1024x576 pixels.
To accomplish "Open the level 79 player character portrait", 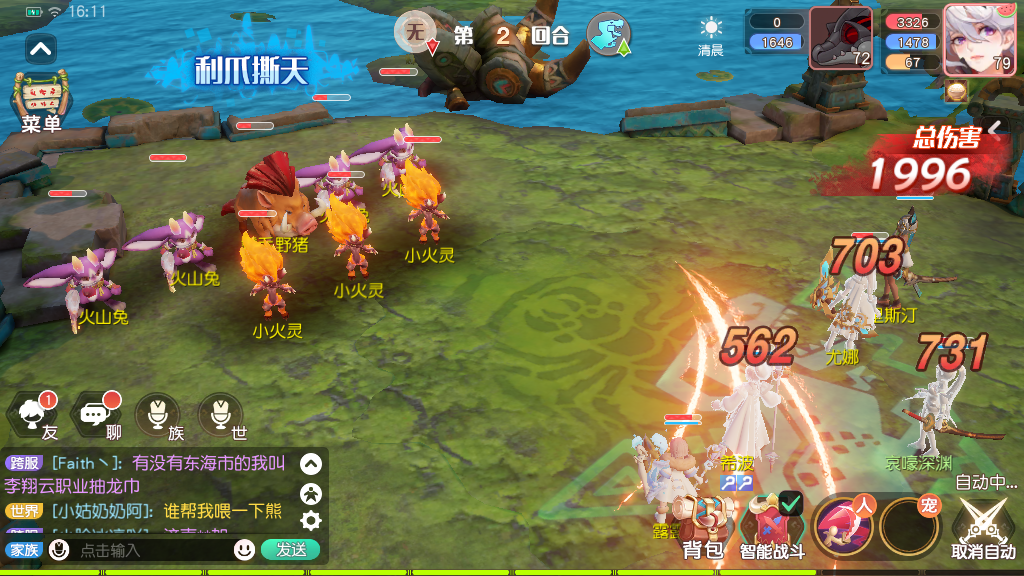I will 978,40.
